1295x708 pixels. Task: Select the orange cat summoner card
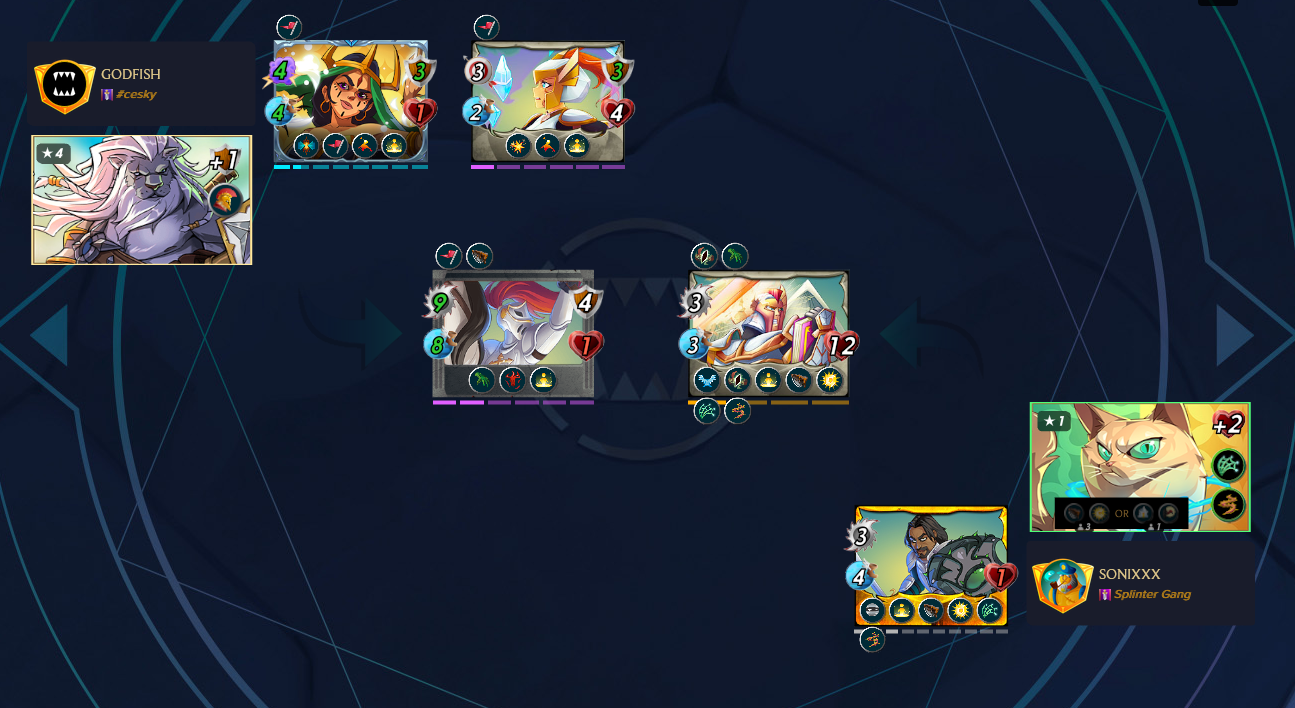(x=1139, y=466)
